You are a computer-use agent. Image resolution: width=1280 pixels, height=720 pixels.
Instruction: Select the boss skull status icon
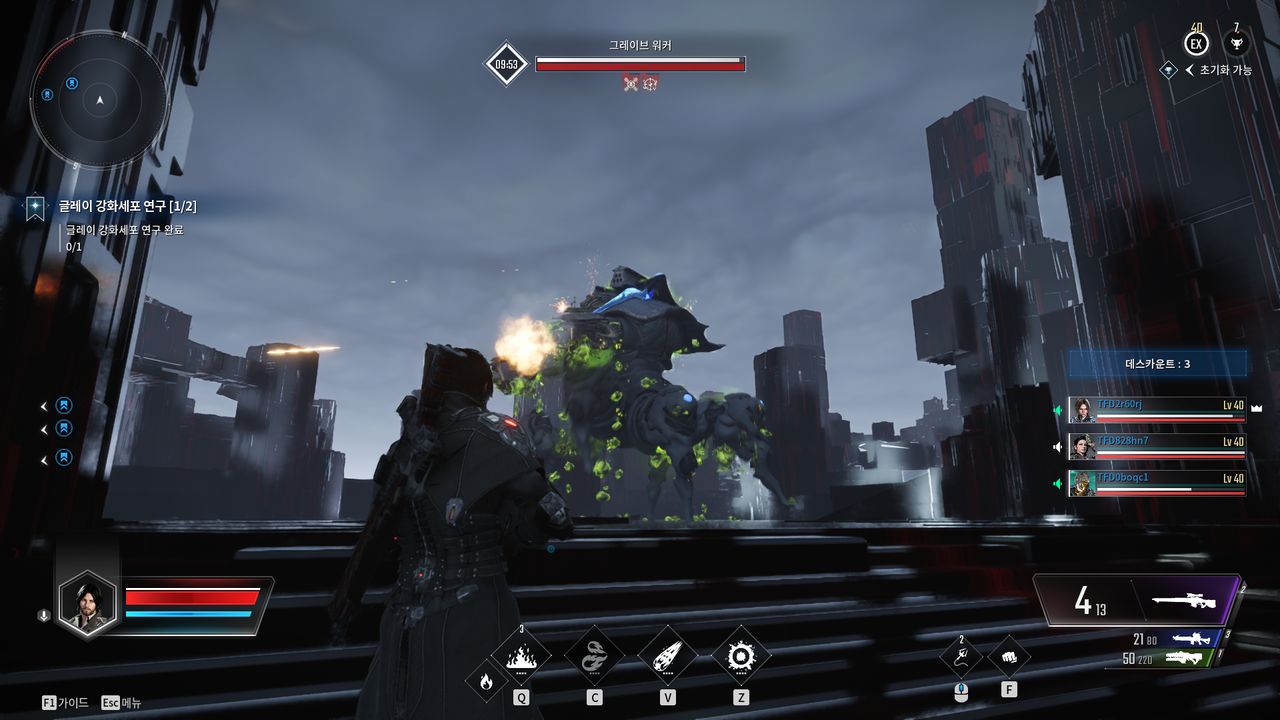coord(630,84)
